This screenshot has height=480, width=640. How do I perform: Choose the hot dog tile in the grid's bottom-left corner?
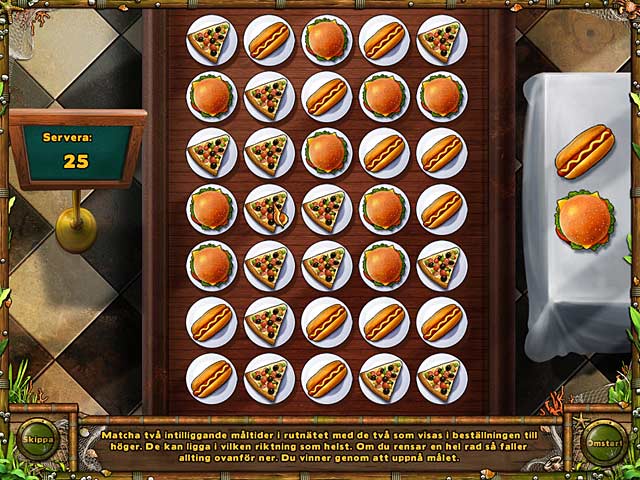tap(211, 379)
